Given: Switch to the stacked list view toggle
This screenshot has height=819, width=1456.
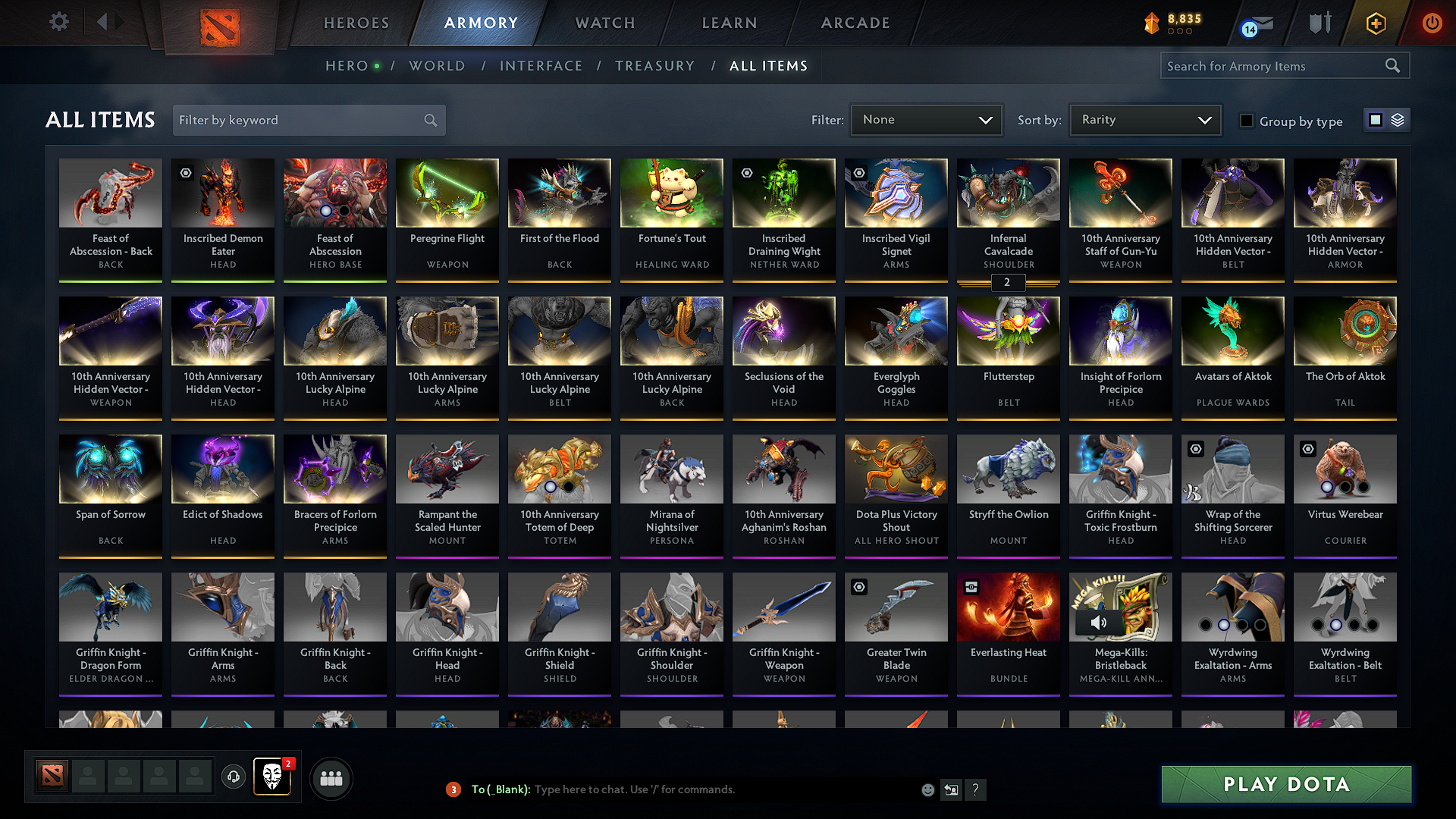Looking at the screenshot, I should [x=1396, y=119].
